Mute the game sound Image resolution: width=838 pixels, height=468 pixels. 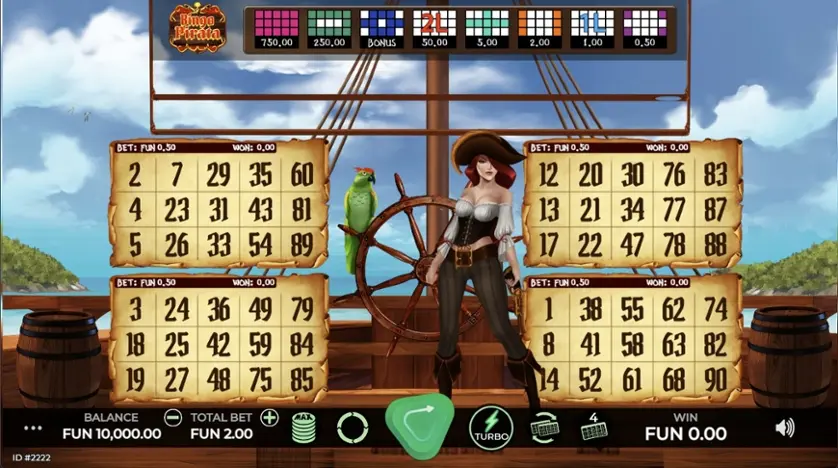pyautogui.click(x=784, y=428)
